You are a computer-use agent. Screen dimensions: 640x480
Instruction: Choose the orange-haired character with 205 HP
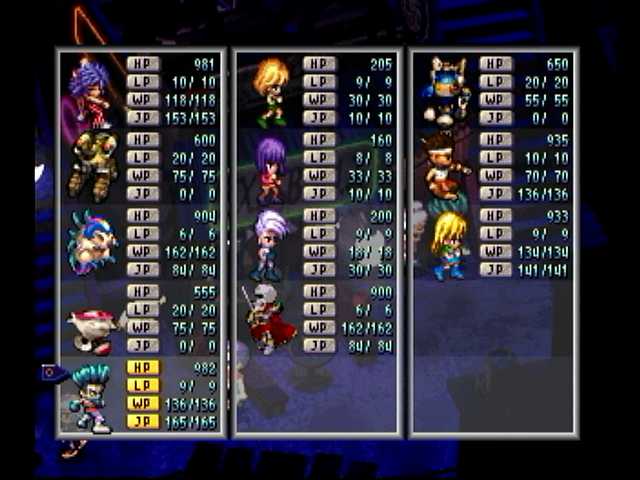point(269,91)
